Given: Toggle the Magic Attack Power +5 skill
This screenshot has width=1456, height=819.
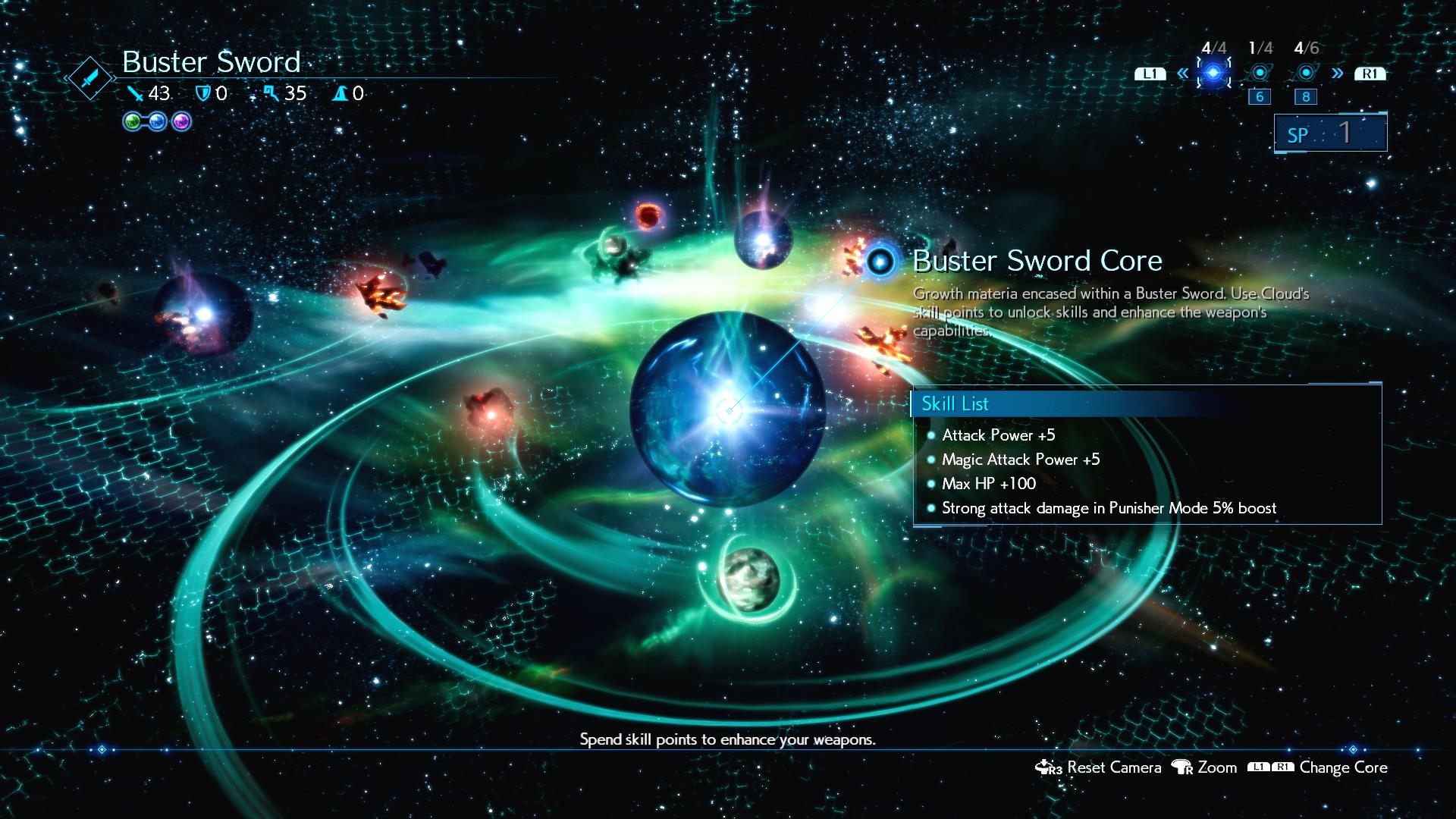Looking at the screenshot, I should [1021, 460].
